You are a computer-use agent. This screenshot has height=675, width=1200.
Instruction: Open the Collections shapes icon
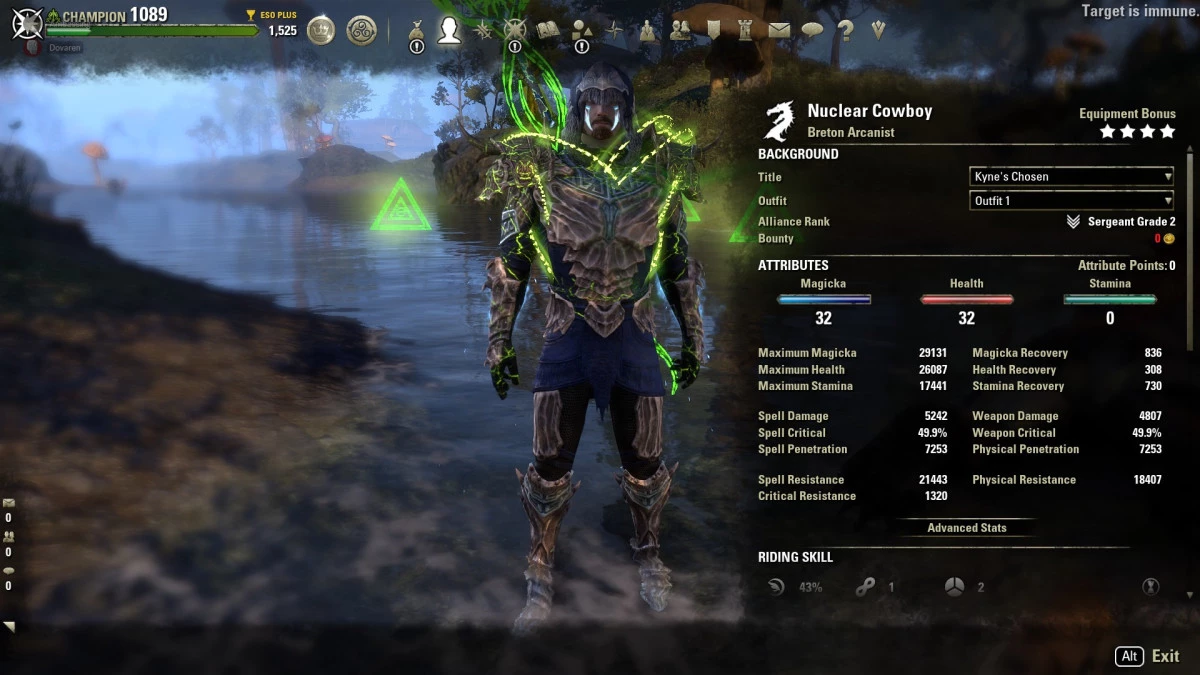click(581, 30)
